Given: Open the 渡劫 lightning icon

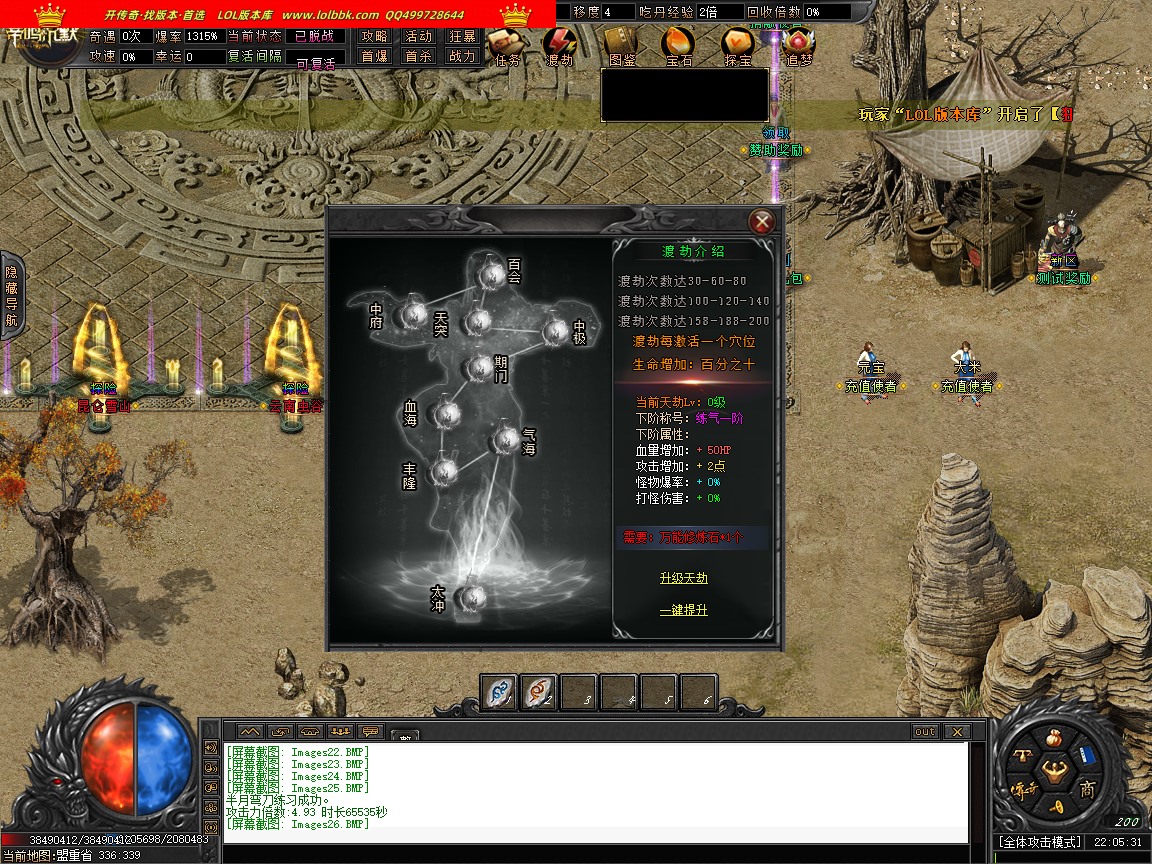Looking at the screenshot, I should [558, 44].
